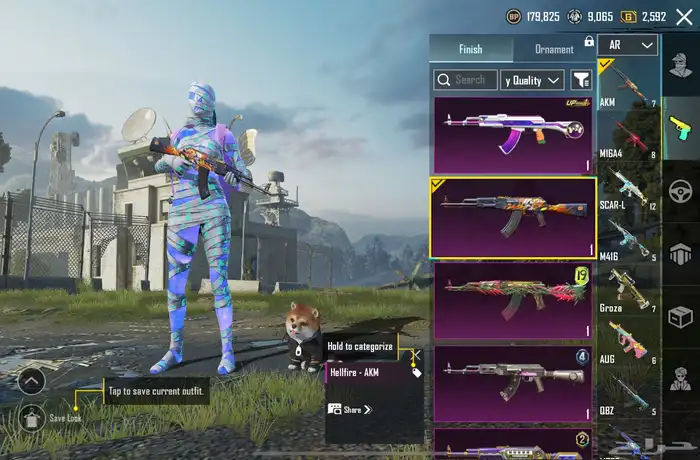Select SCAR-L in the weapon list
The width and height of the screenshot is (700, 460).
tap(629, 194)
